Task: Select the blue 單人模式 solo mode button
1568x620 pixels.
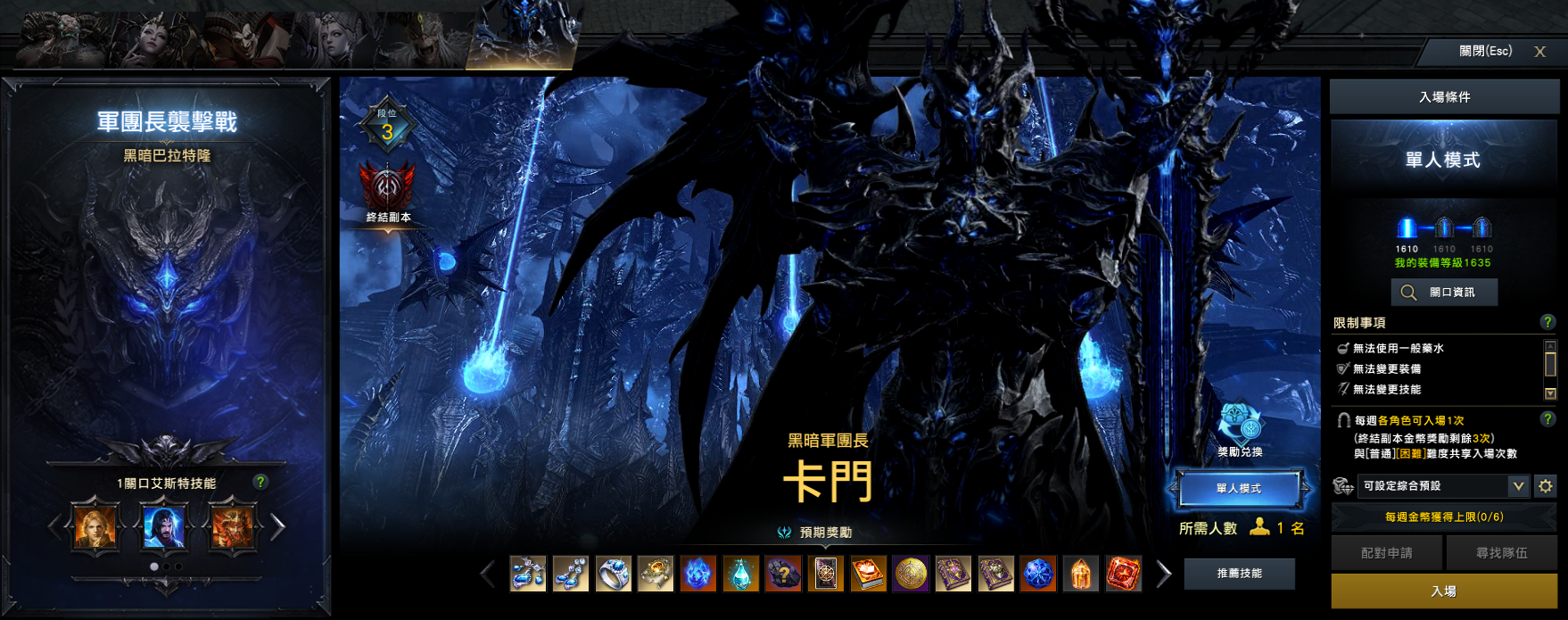Action: [1238, 488]
